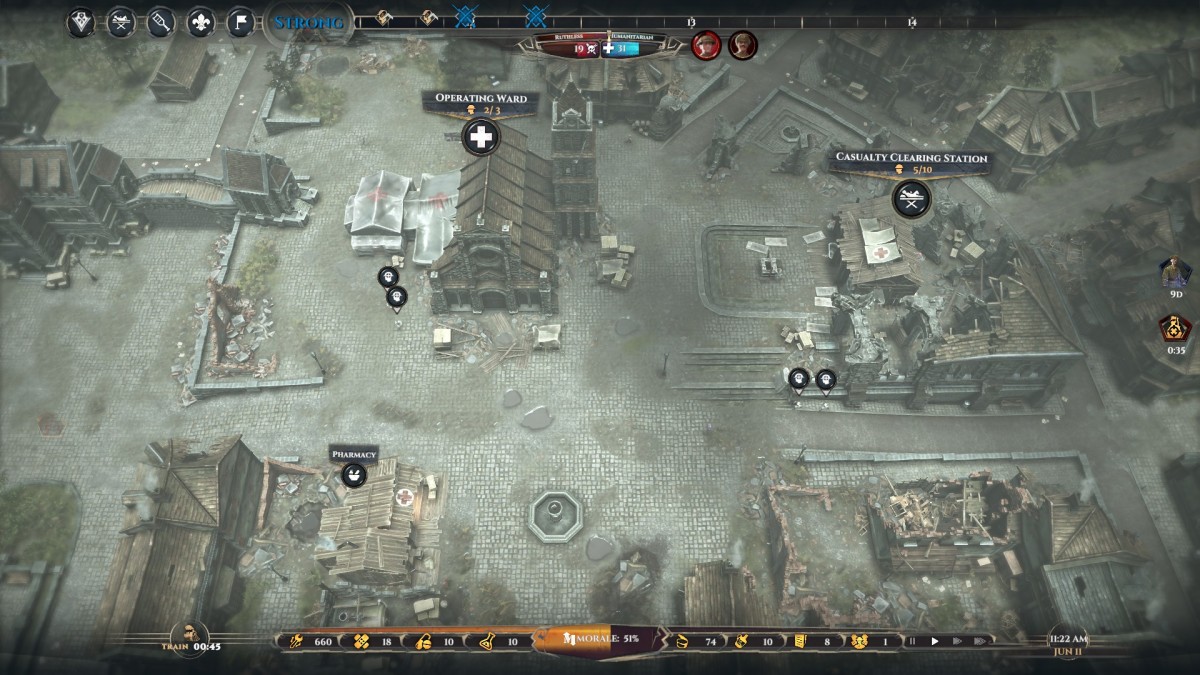This screenshot has height=675, width=1200.
Task: Open the uniform collar menu icon
Action: (81, 22)
